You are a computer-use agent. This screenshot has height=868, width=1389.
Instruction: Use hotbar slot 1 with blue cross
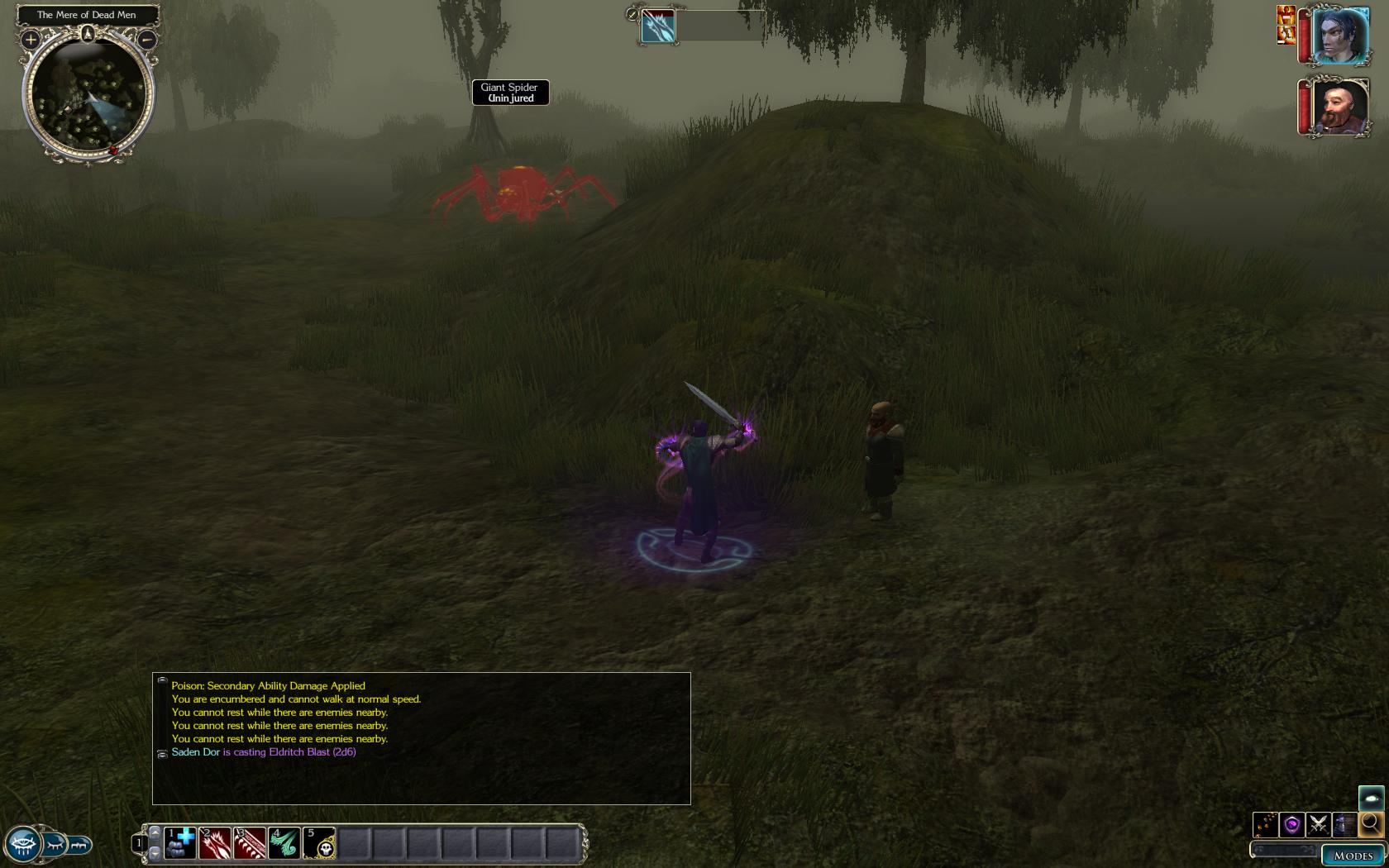[x=180, y=843]
